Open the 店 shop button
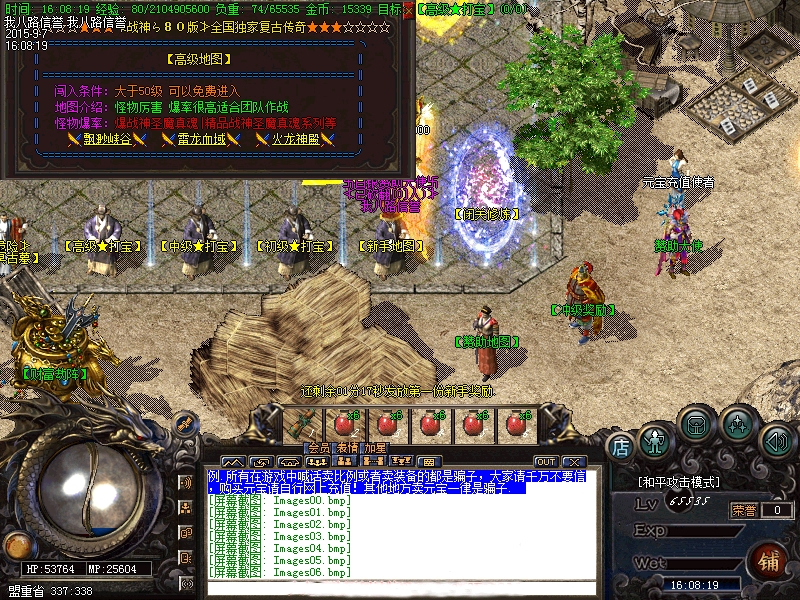800x600 pixels. click(620, 445)
